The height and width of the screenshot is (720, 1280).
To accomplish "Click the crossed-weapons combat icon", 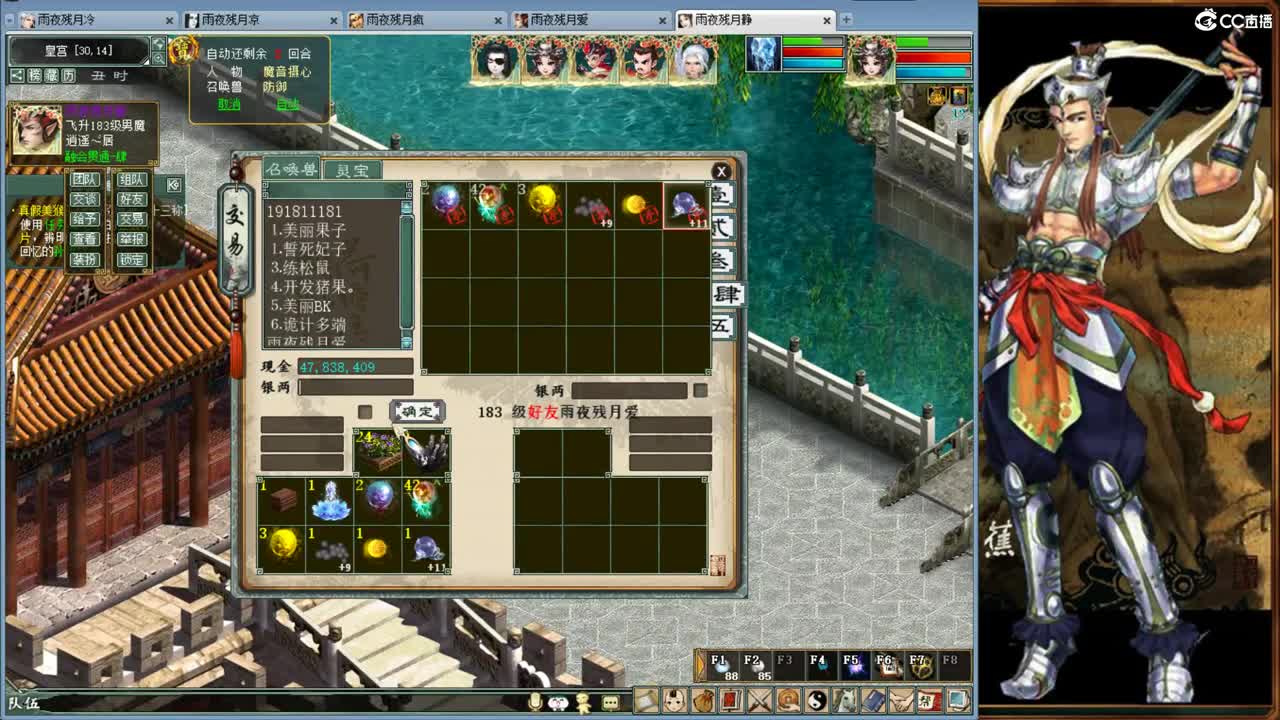I will pos(761,701).
